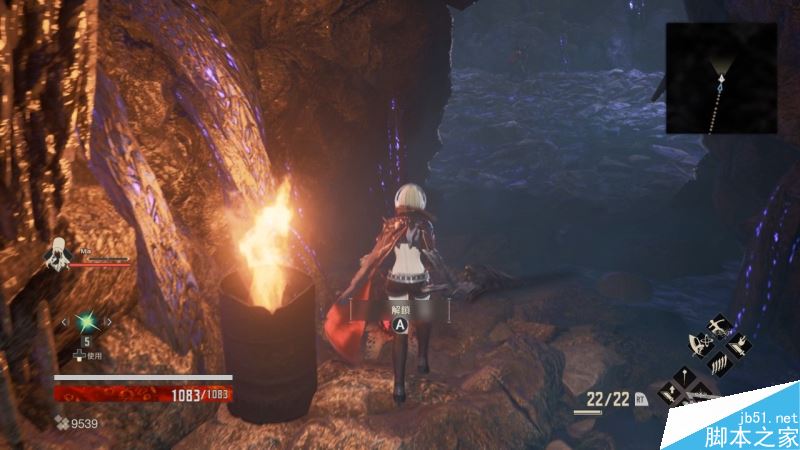
Task: Cycle quick item with the left arrow
Action: point(66,321)
